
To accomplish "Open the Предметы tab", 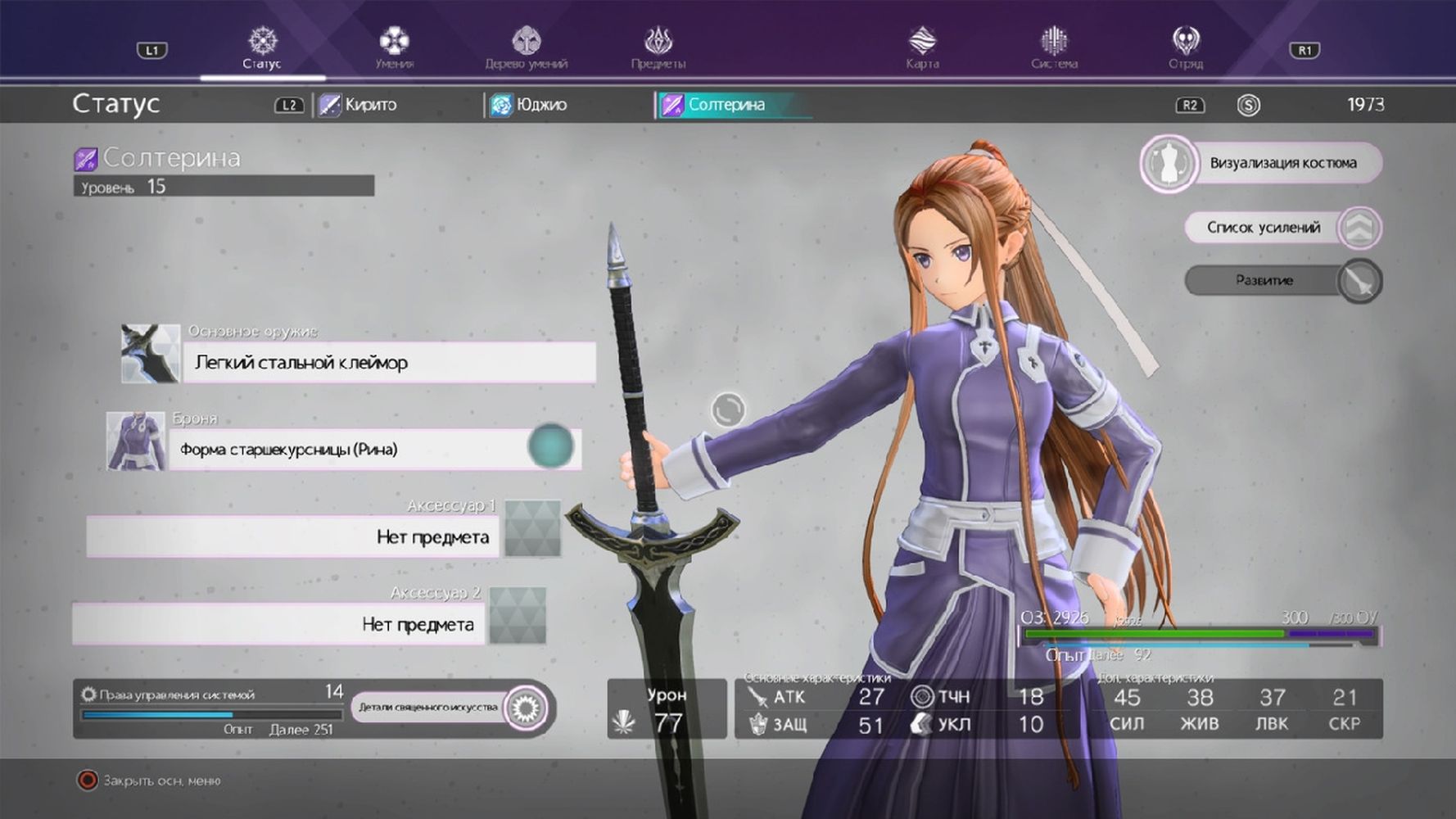I will 658,48.
